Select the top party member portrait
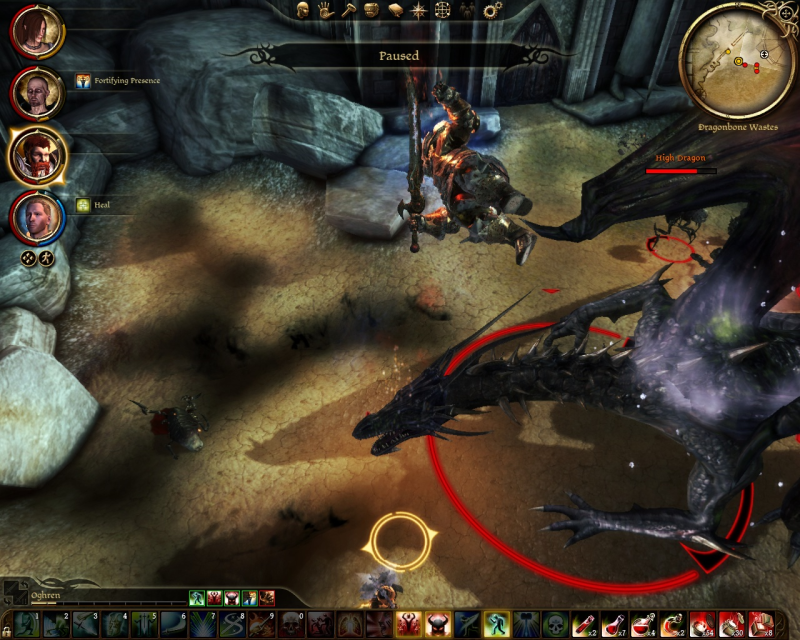 click(38, 33)
